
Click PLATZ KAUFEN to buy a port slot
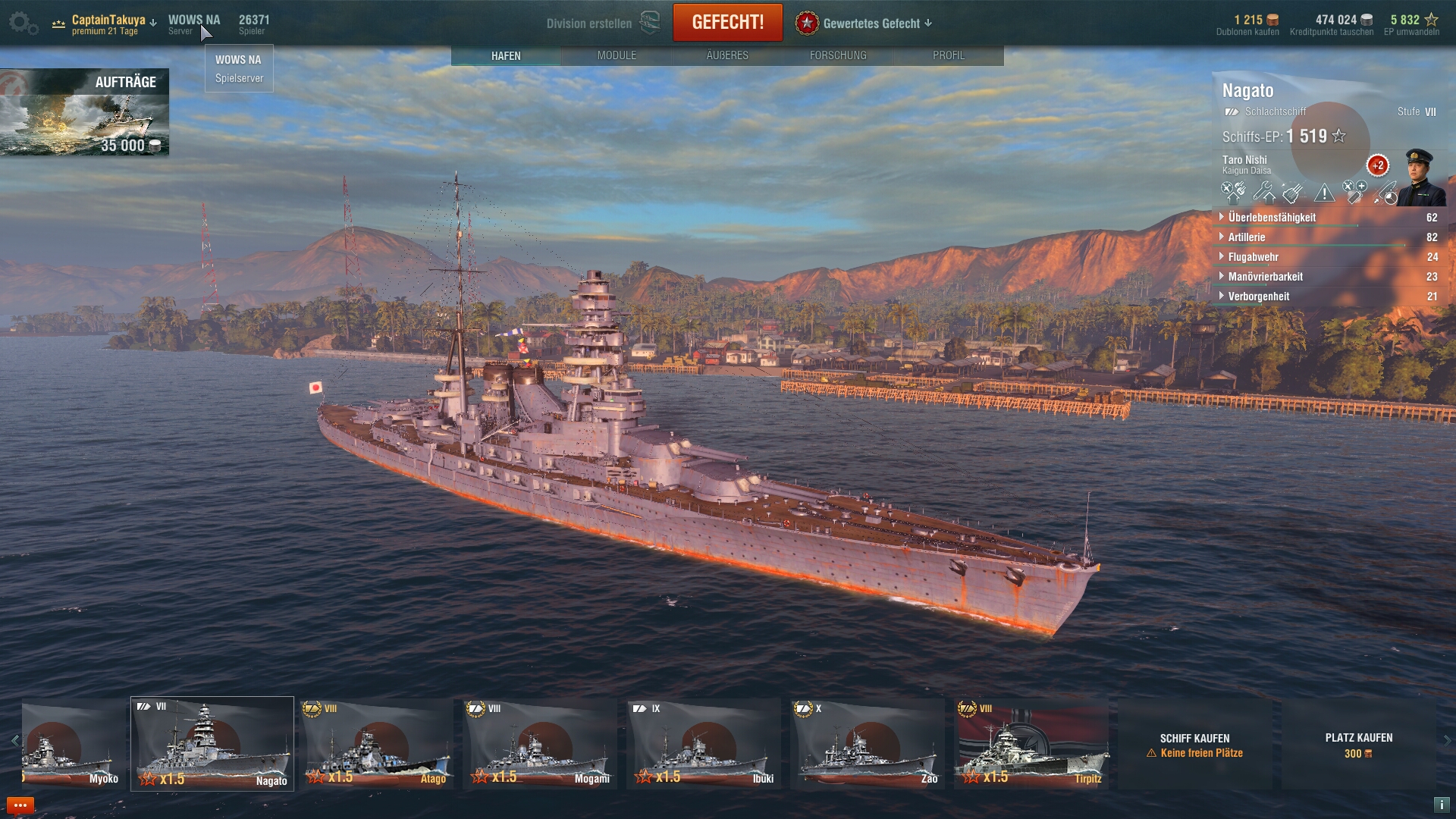pyautogui.click(x=1358, y=744)
